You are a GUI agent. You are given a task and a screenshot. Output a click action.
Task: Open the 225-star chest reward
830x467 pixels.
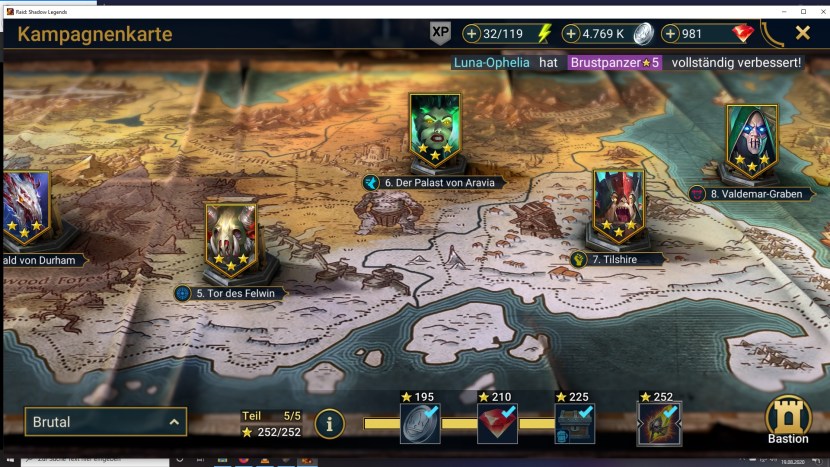[x=575, y=424]
